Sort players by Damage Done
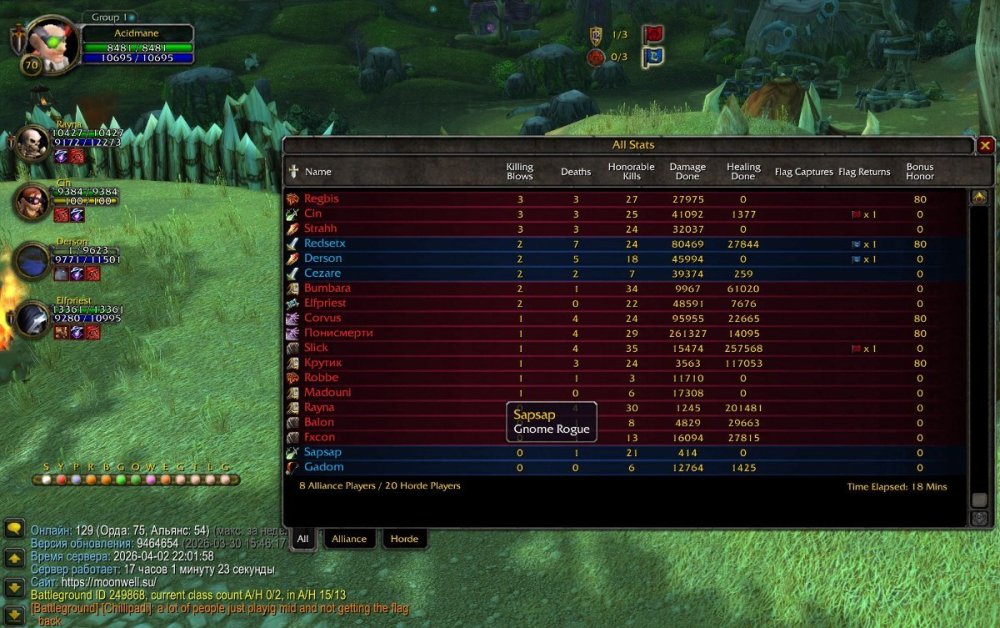Image resolution: width=1000 pixels, height=628 pixels. pos(687,172)
